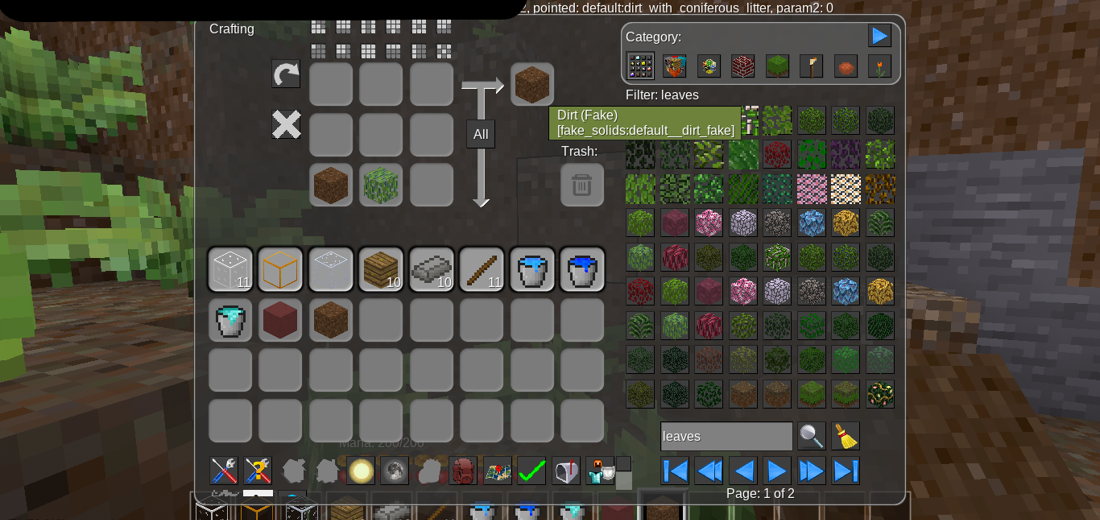1100x520 pixels.
Task: Set time to day with the sun button
Action: (x=361, y=471)
